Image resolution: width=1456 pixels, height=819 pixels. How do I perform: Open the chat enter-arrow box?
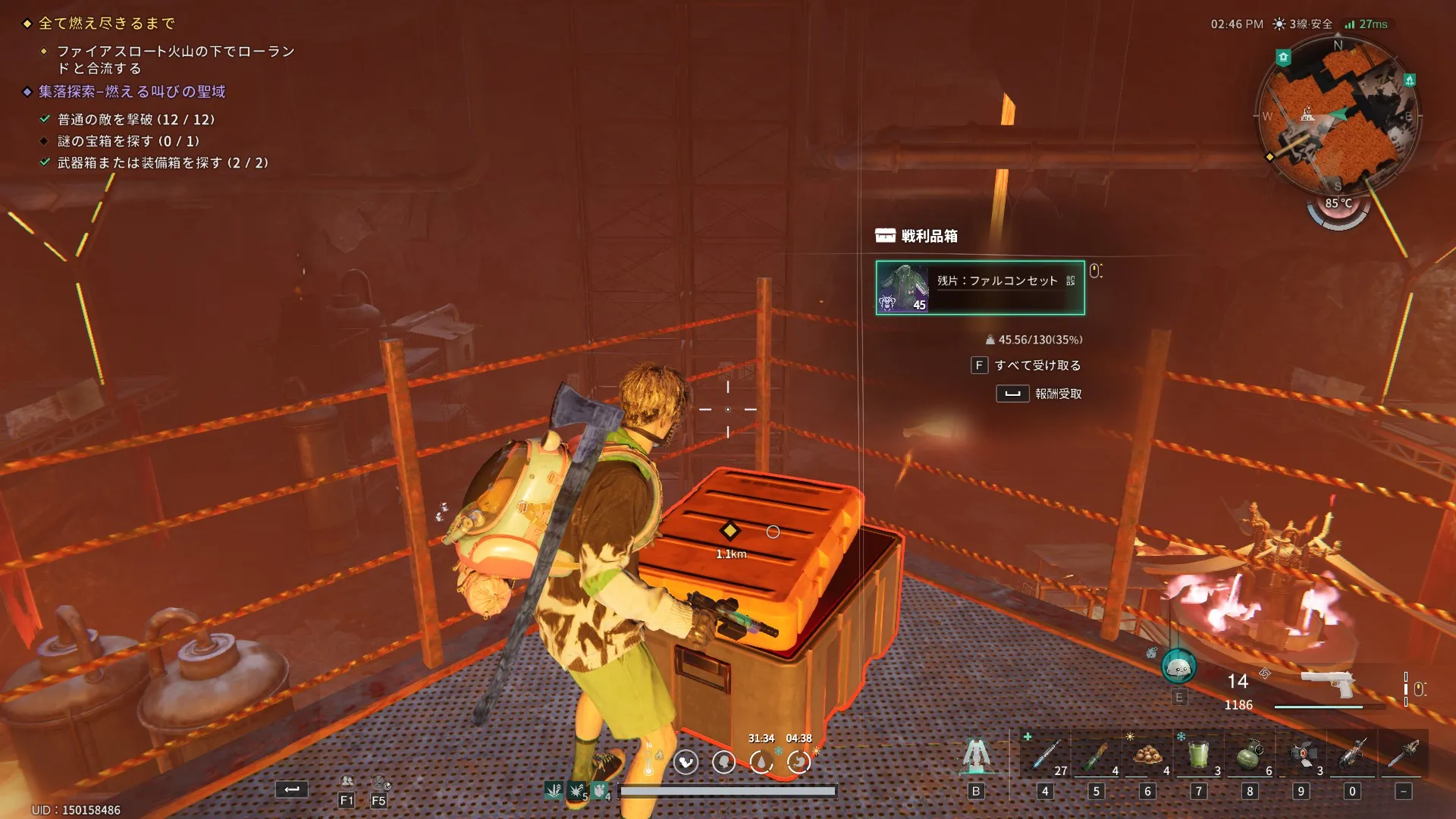pyautogui.click(x=291, y=789)
